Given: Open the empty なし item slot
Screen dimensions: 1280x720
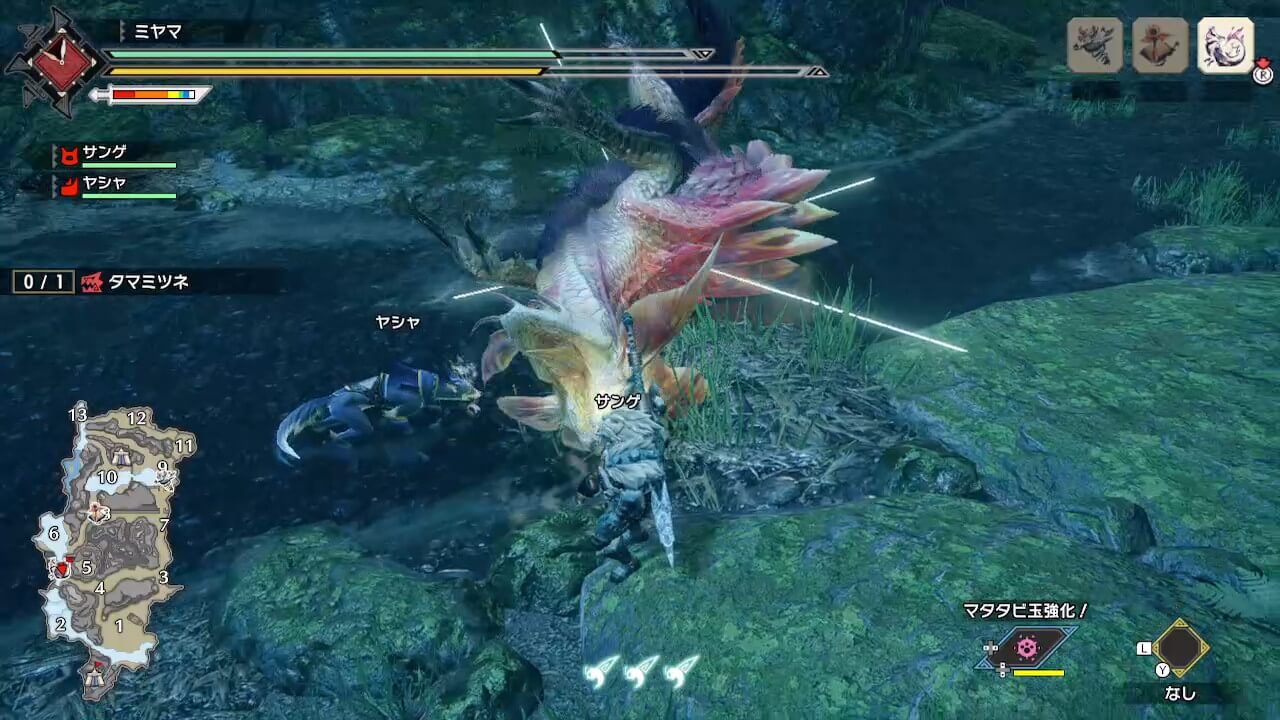Looking at the screenshot, I should 1180,648.
